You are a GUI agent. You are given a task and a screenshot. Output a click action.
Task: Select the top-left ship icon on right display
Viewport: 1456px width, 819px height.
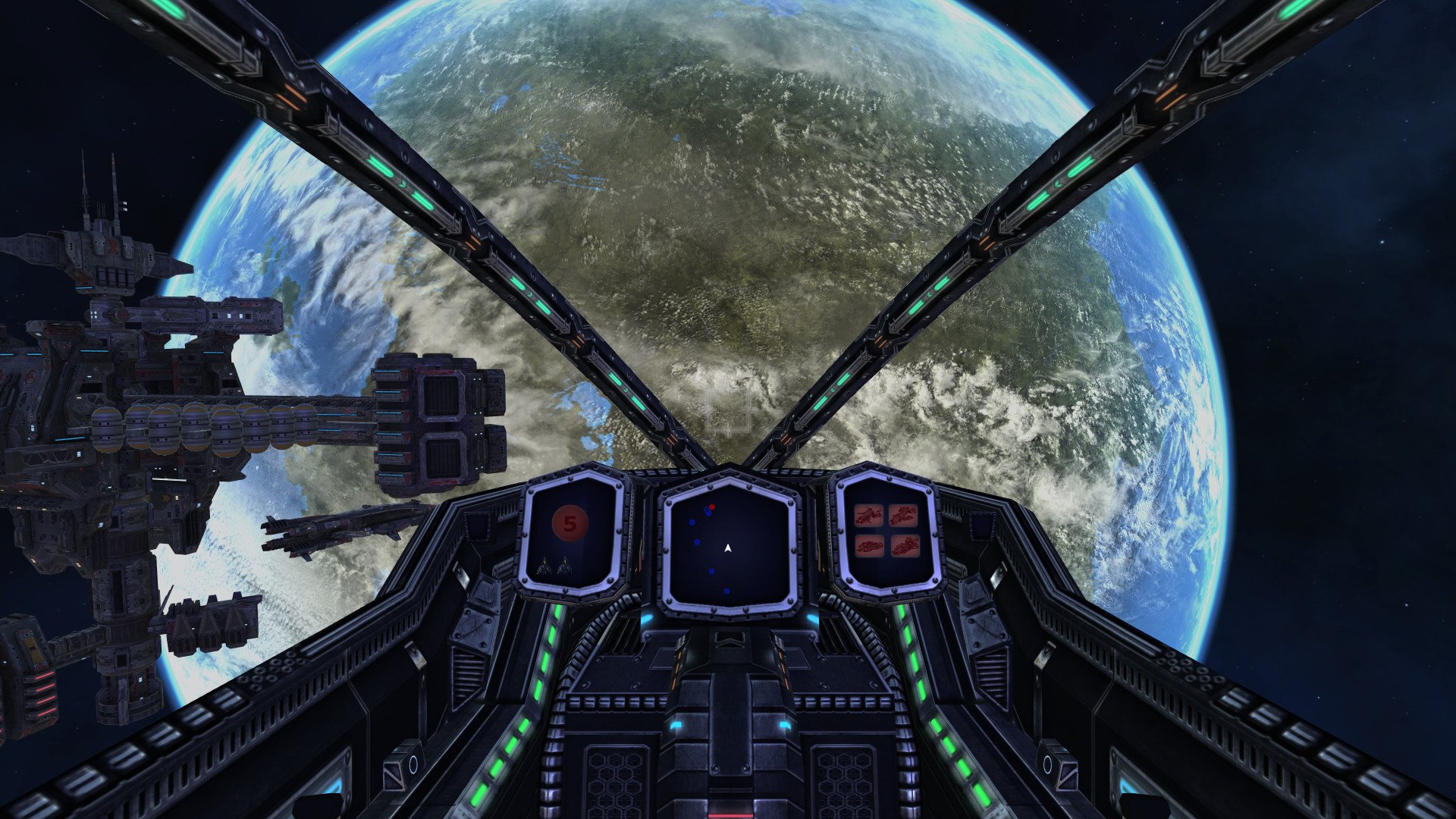coord(869,515)
